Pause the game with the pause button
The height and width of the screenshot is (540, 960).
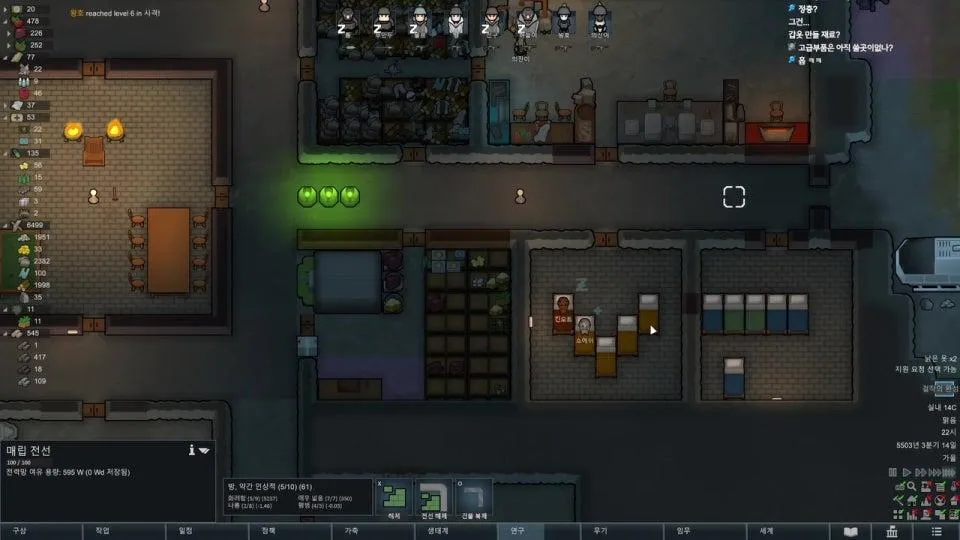pyautogui.click(x=893, y=472)
